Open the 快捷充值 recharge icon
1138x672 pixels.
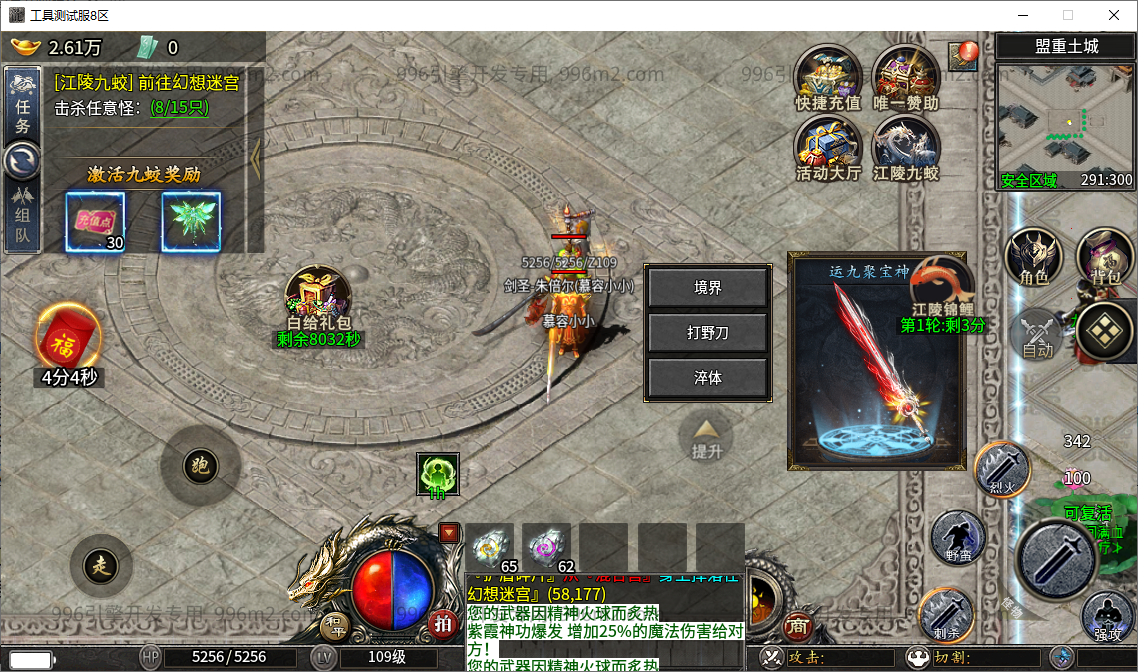(828, 78)
